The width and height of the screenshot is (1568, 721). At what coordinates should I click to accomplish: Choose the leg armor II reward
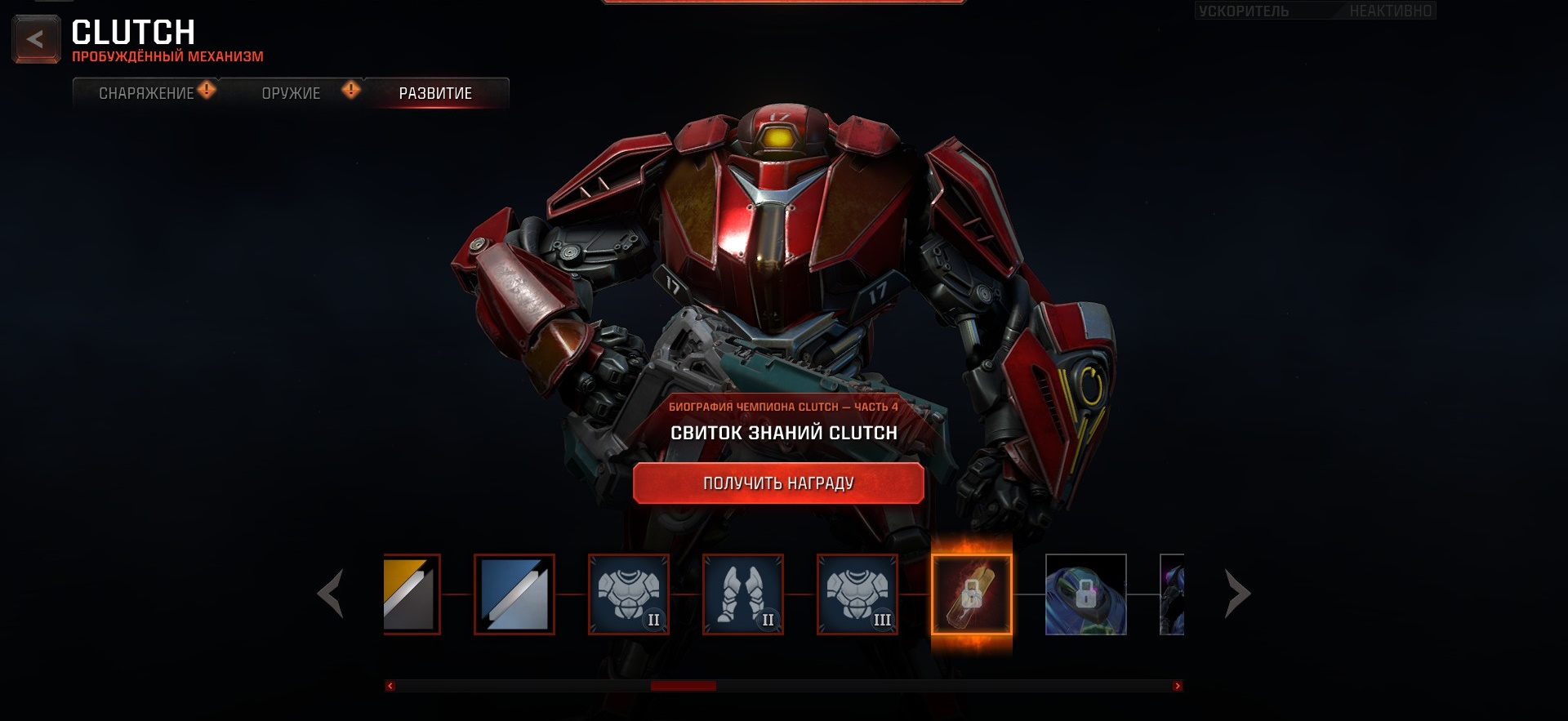743,594
